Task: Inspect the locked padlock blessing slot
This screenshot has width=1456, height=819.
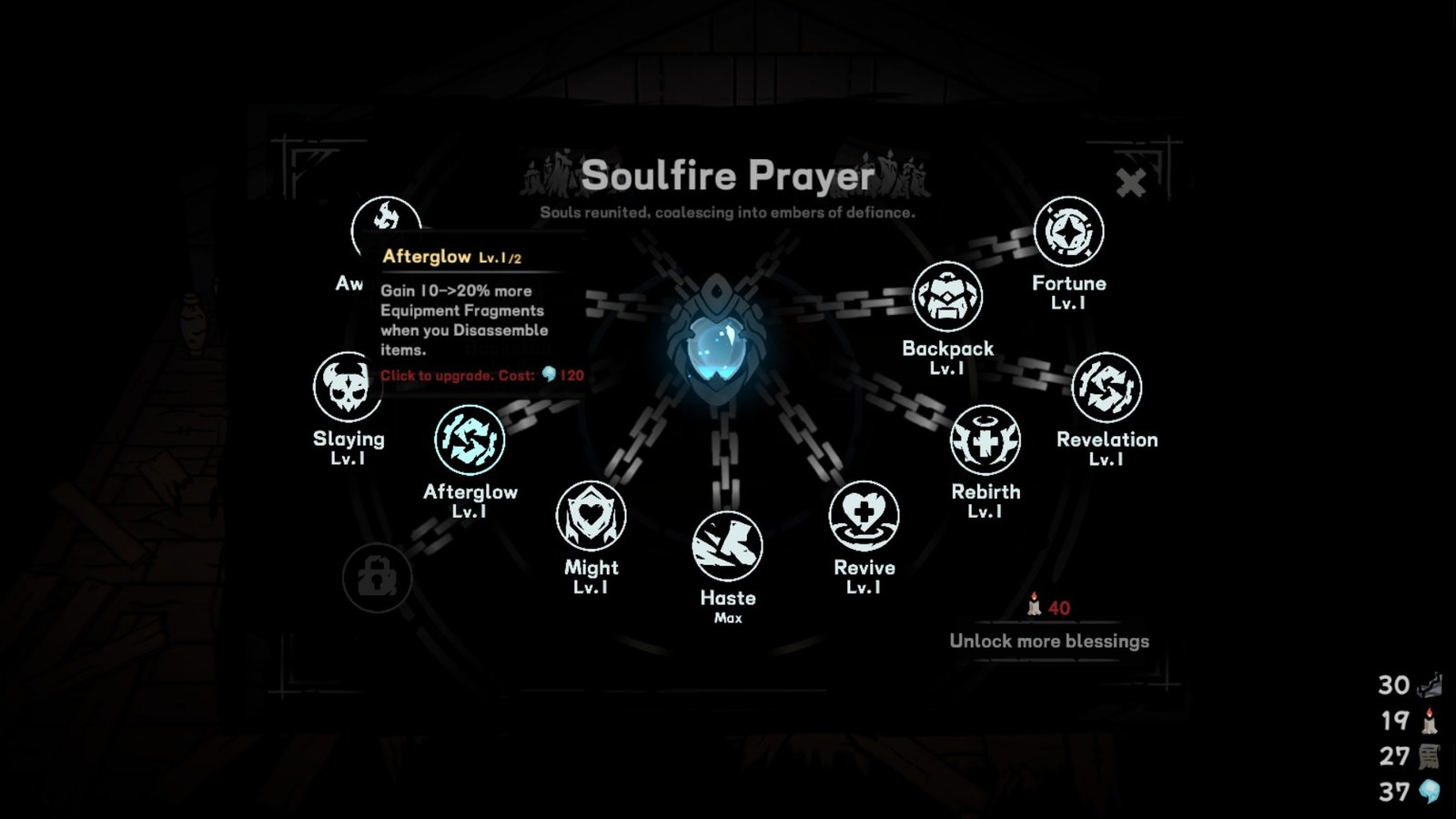Action: tap(379, 578)
